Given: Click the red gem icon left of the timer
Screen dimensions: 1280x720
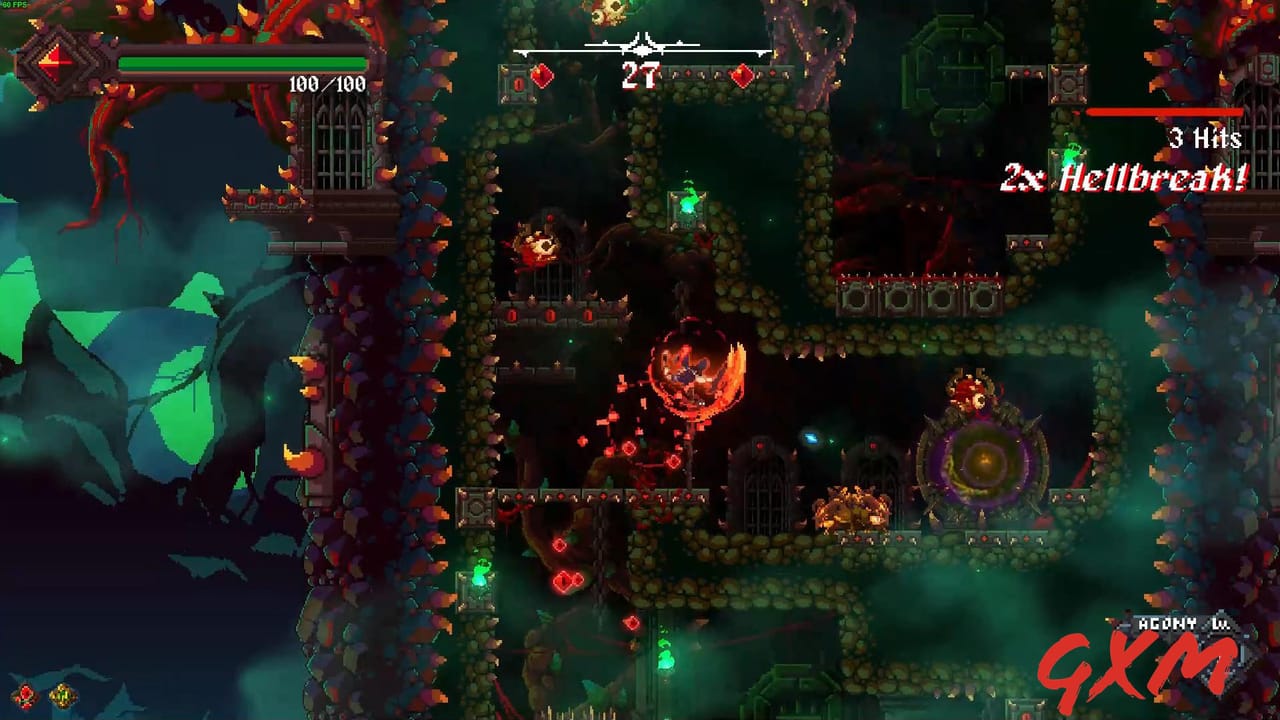Looking at the screenshot, I should pos(541,76).
